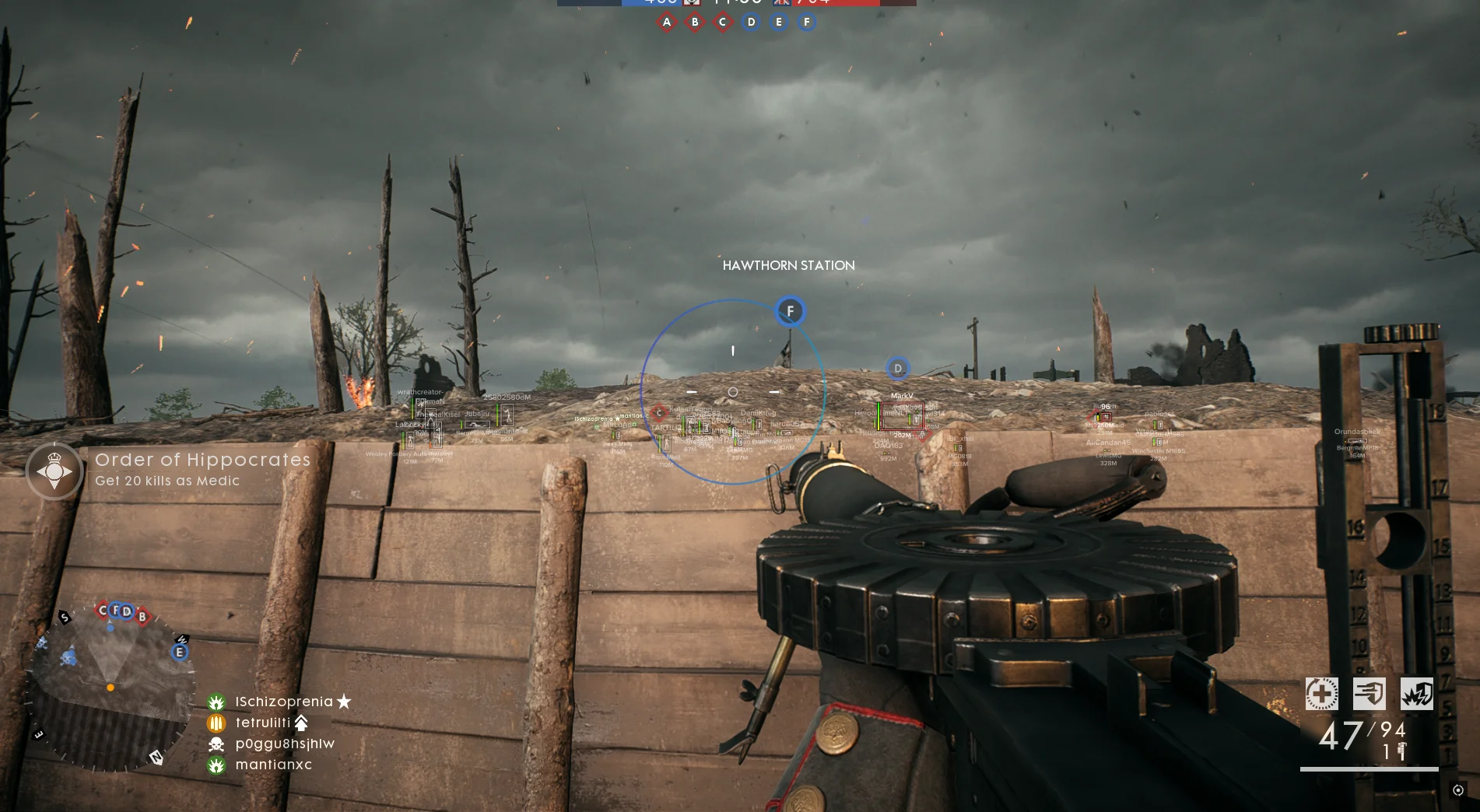Click the grenade count icon

(1401, 751)
